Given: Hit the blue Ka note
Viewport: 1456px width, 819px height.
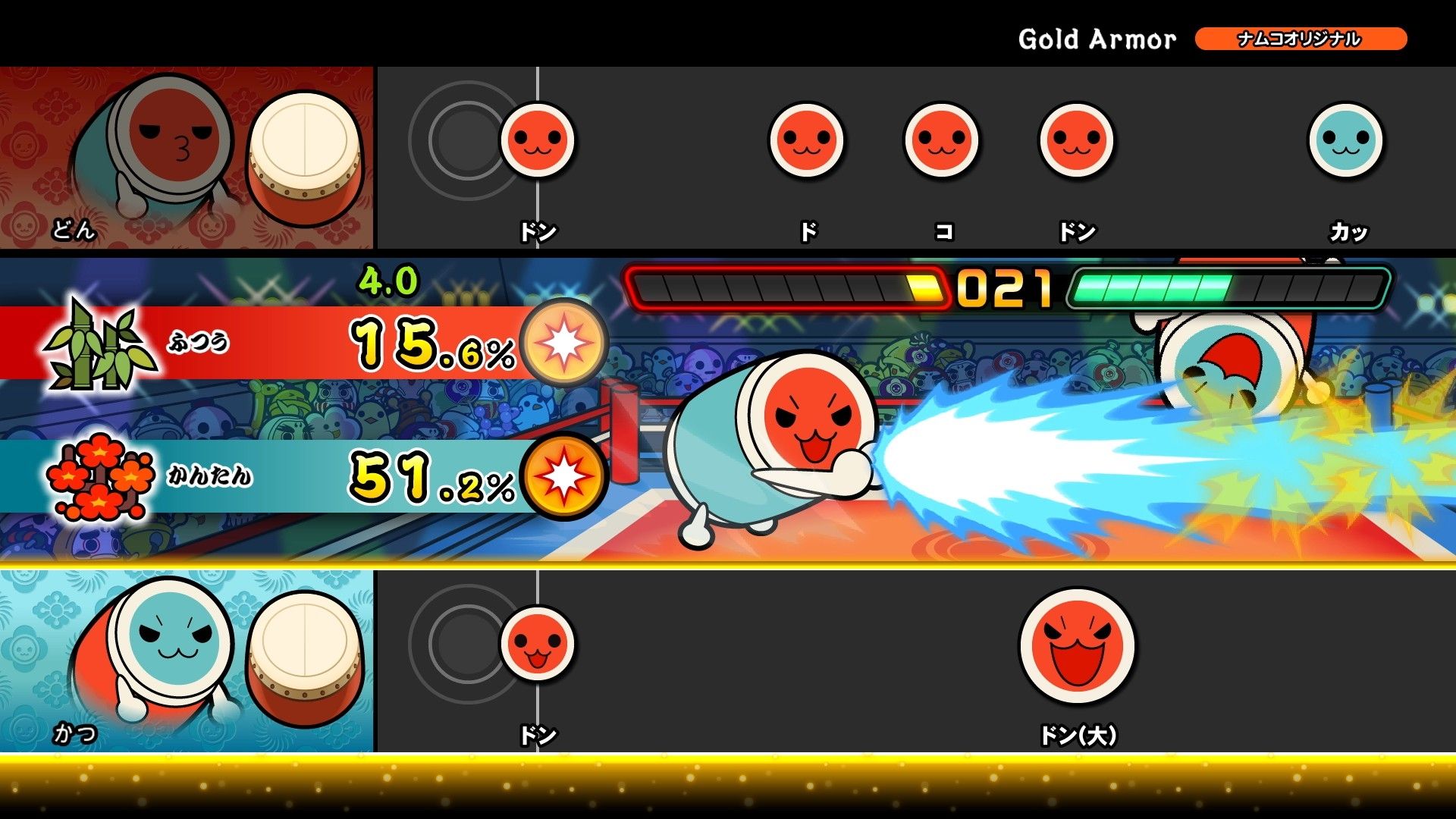Looking at the screenshot, I should coord(1345,140).
